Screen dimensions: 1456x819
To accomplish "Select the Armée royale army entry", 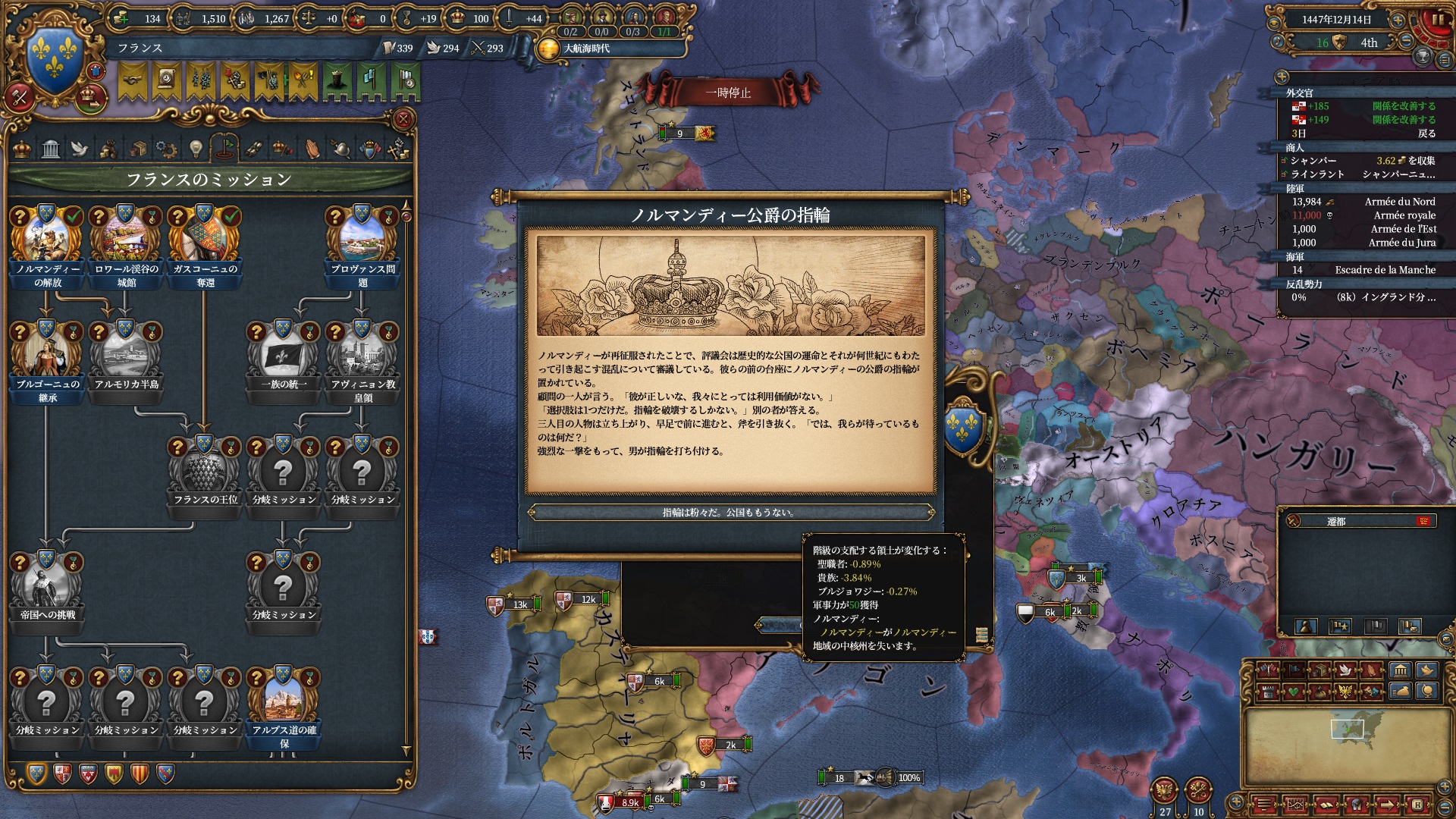I will 1404,215.
